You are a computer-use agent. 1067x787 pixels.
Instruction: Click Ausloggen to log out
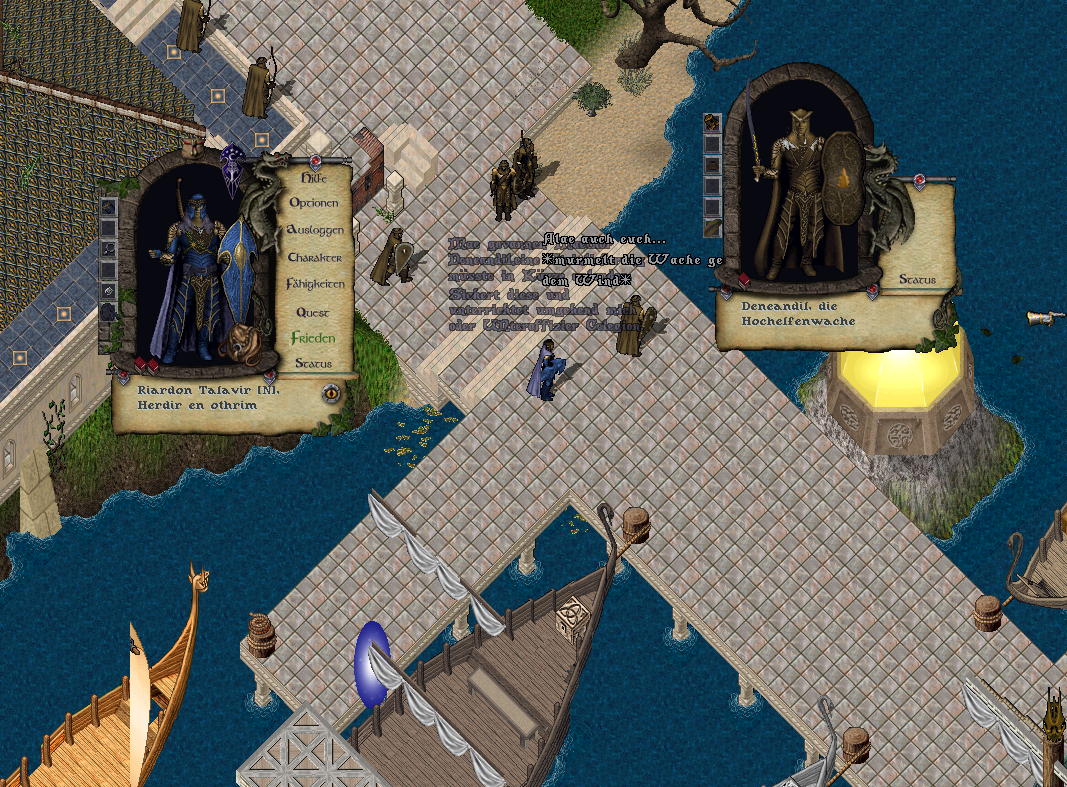(316, 230)
